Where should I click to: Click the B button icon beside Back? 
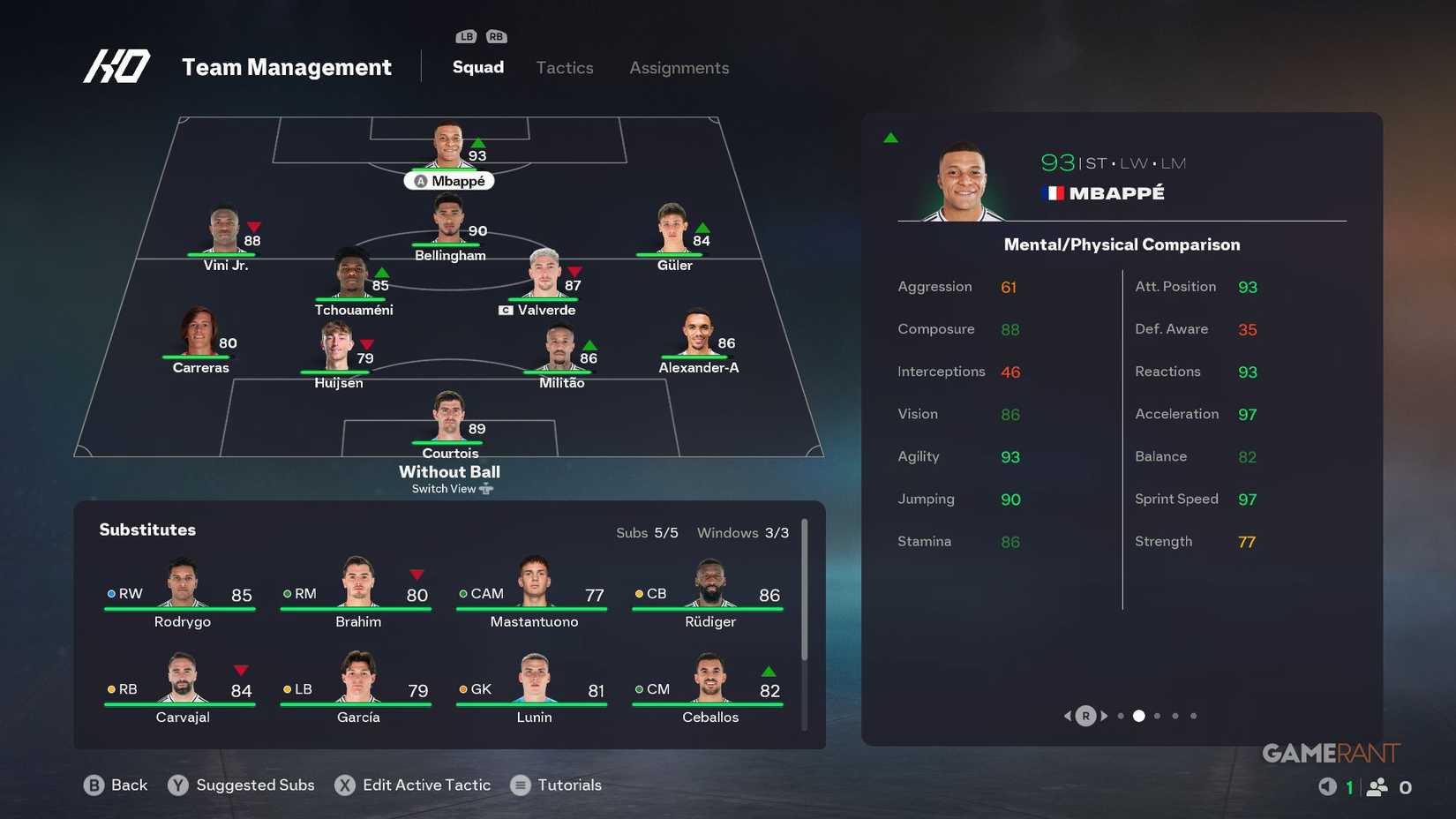pos(92,785)
